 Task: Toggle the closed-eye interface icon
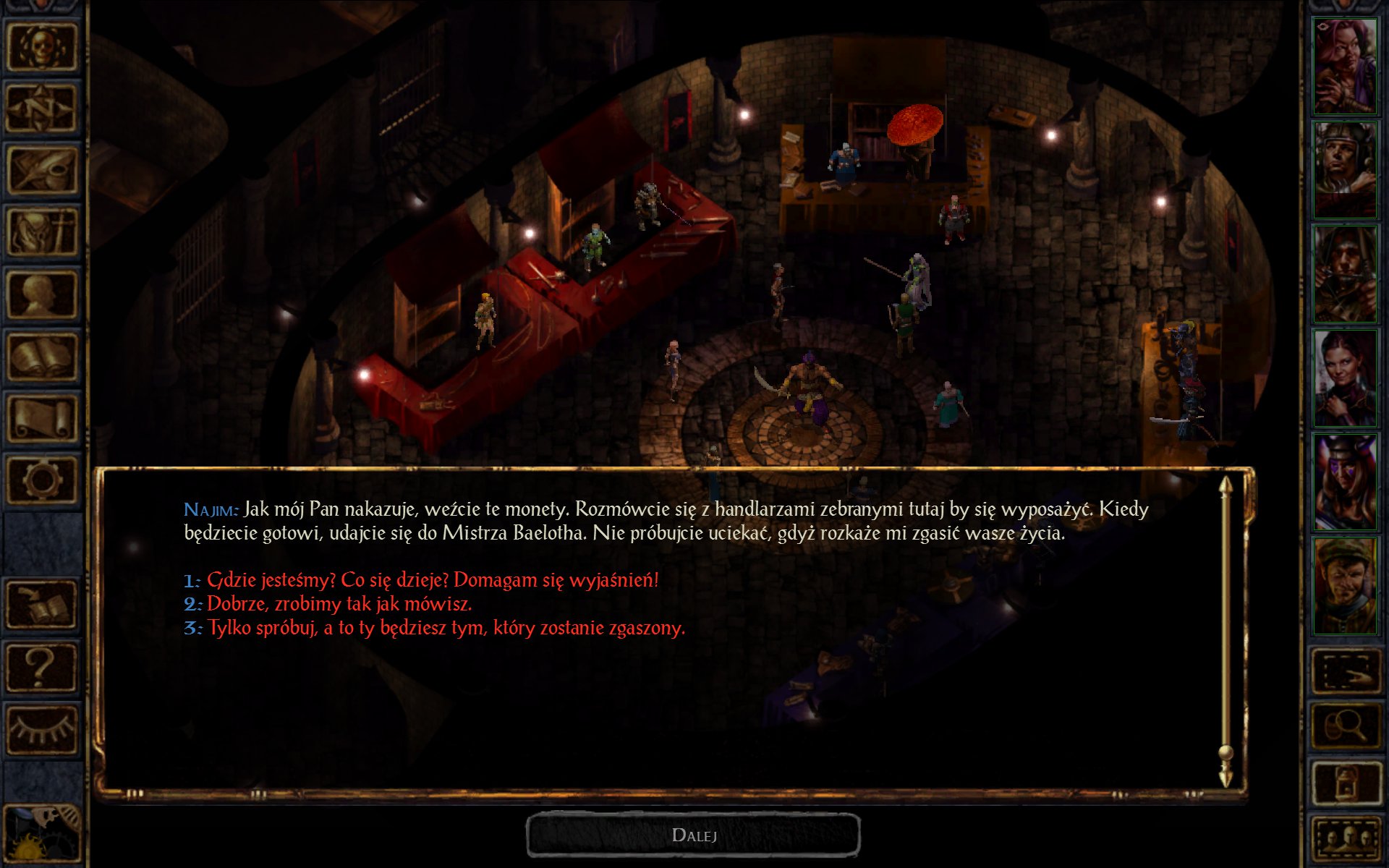pyautogui.click(x=41, y=729)
